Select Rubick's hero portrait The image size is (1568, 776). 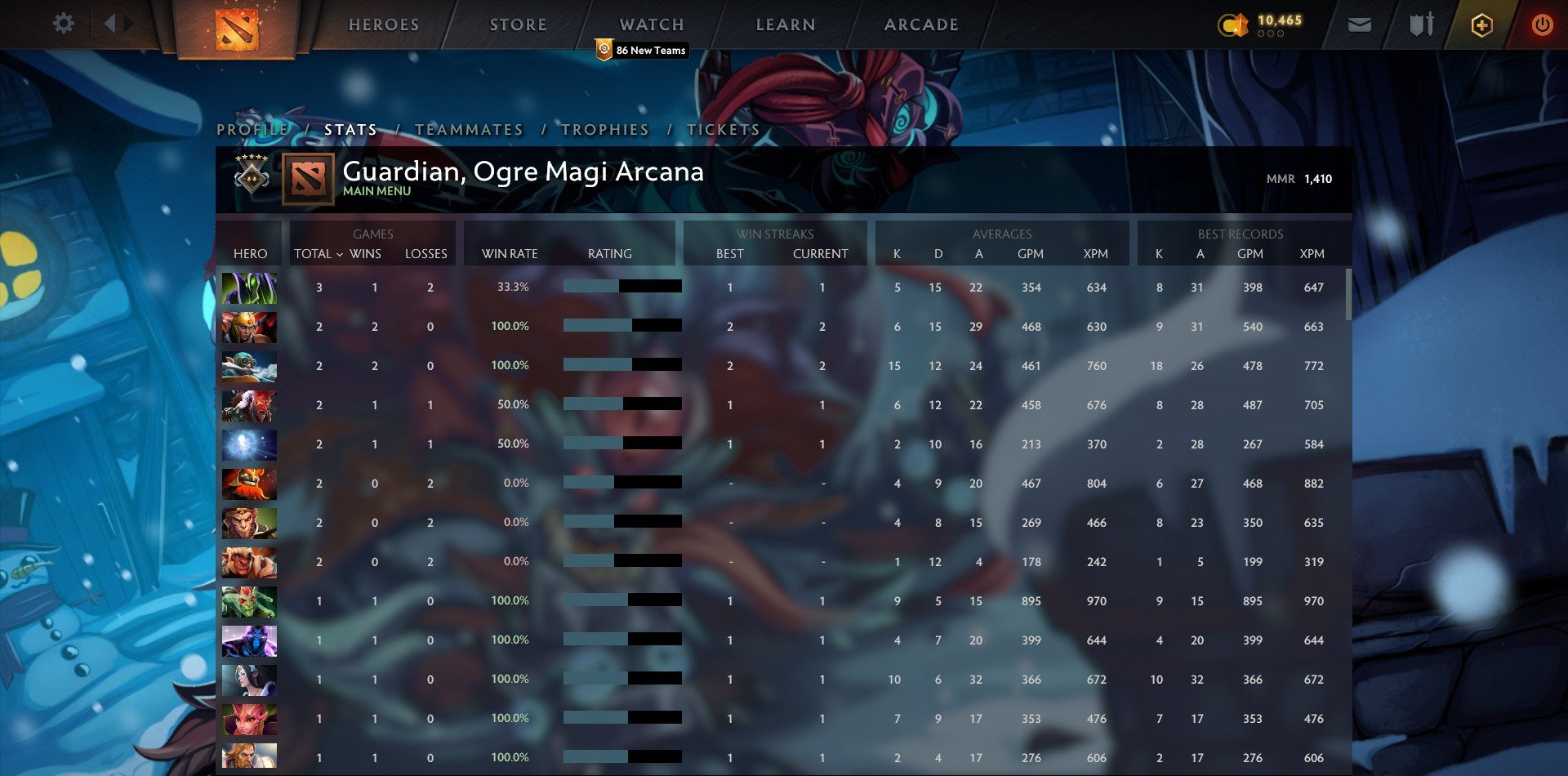249,288
